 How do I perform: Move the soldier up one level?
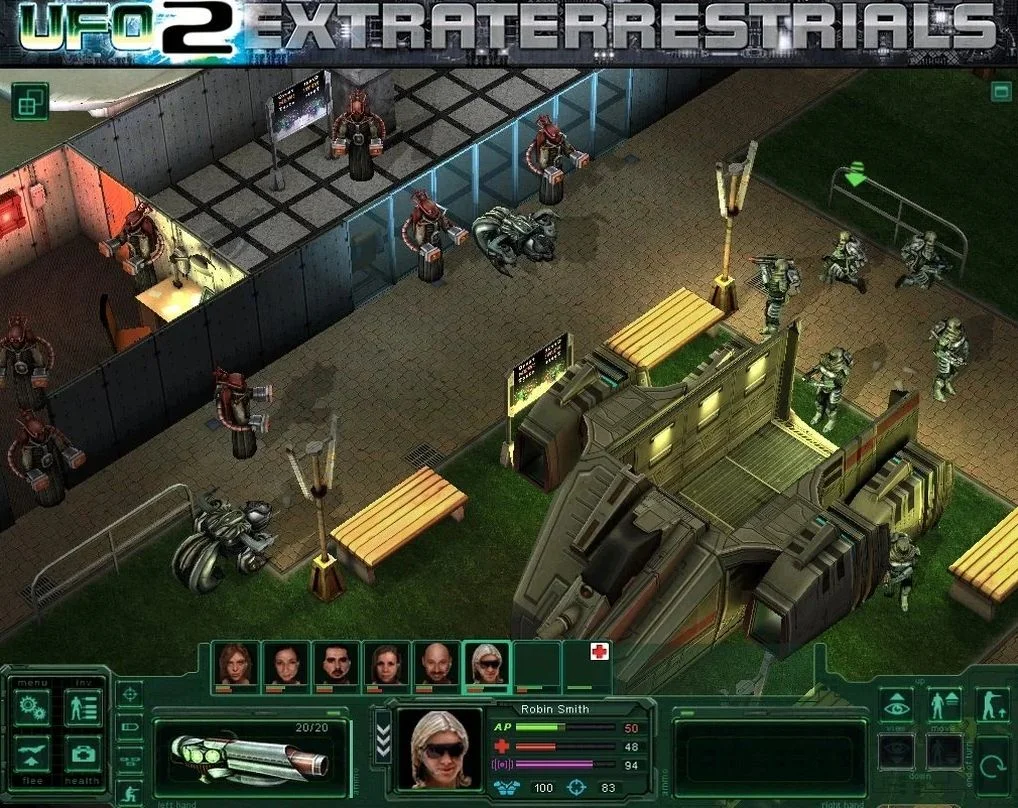[944, 706]
